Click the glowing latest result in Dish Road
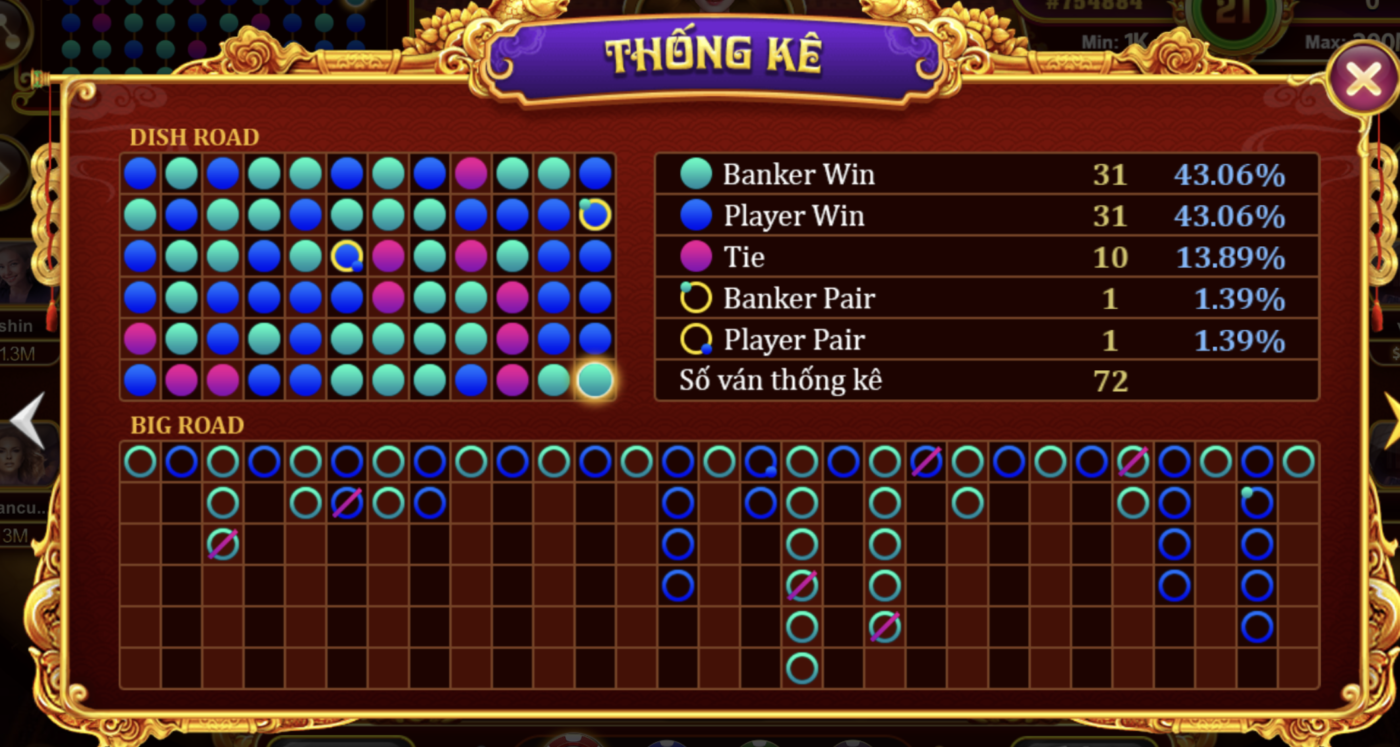 coord(594,381)
